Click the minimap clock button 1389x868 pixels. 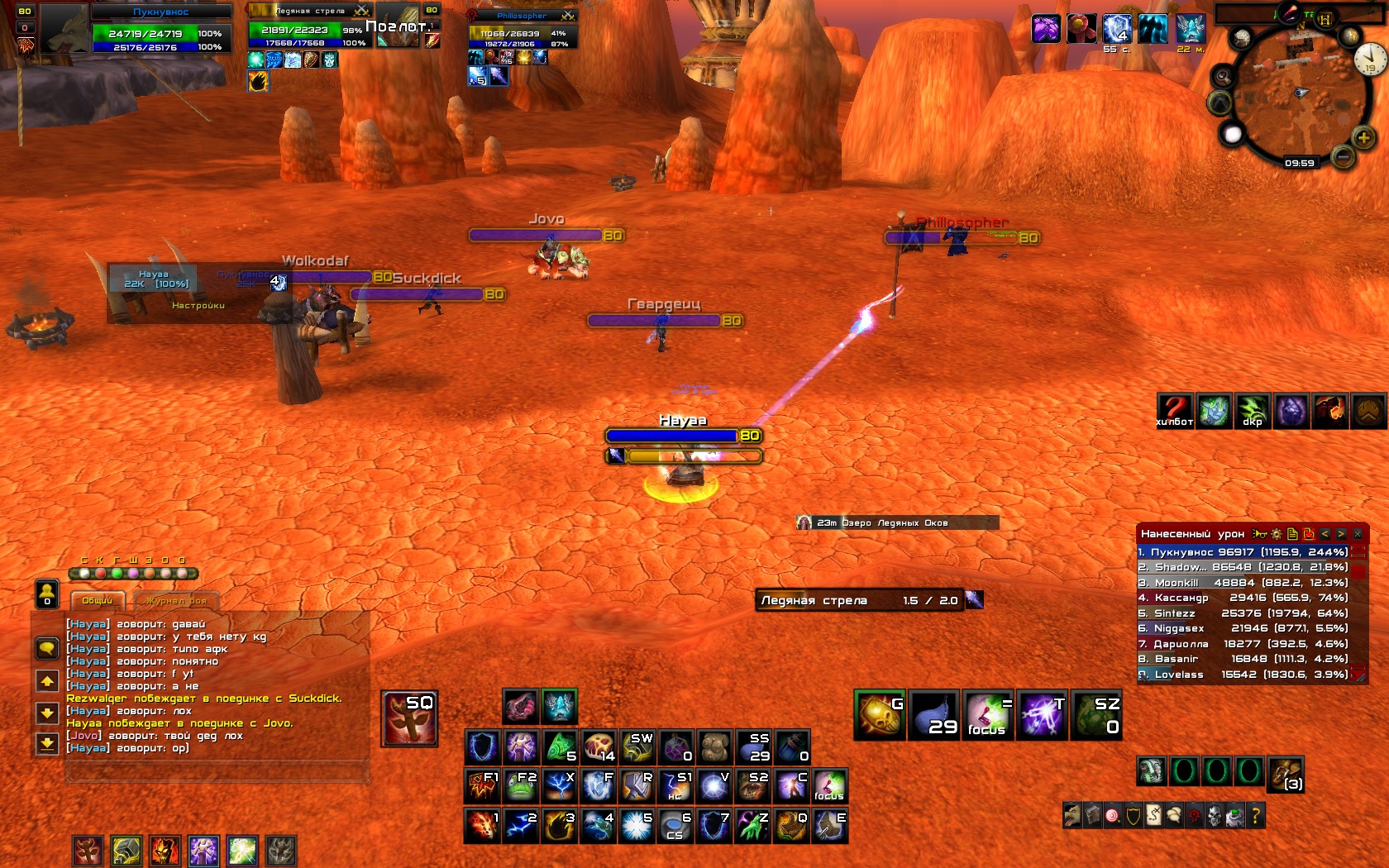click(x=1369, y=60)
